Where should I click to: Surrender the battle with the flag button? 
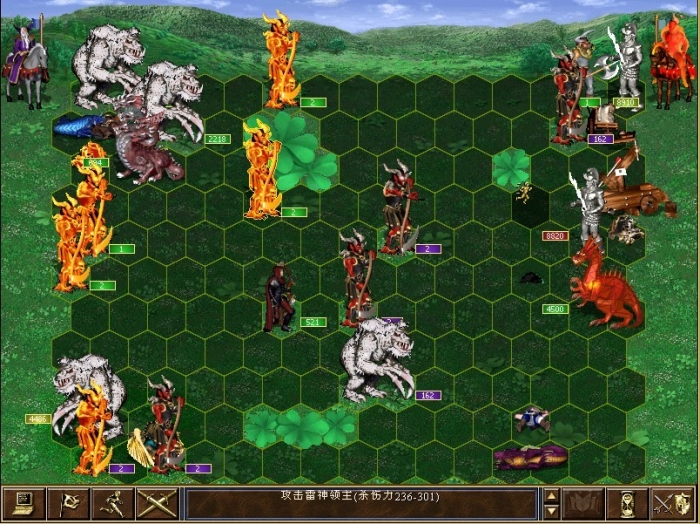point(68,503)
